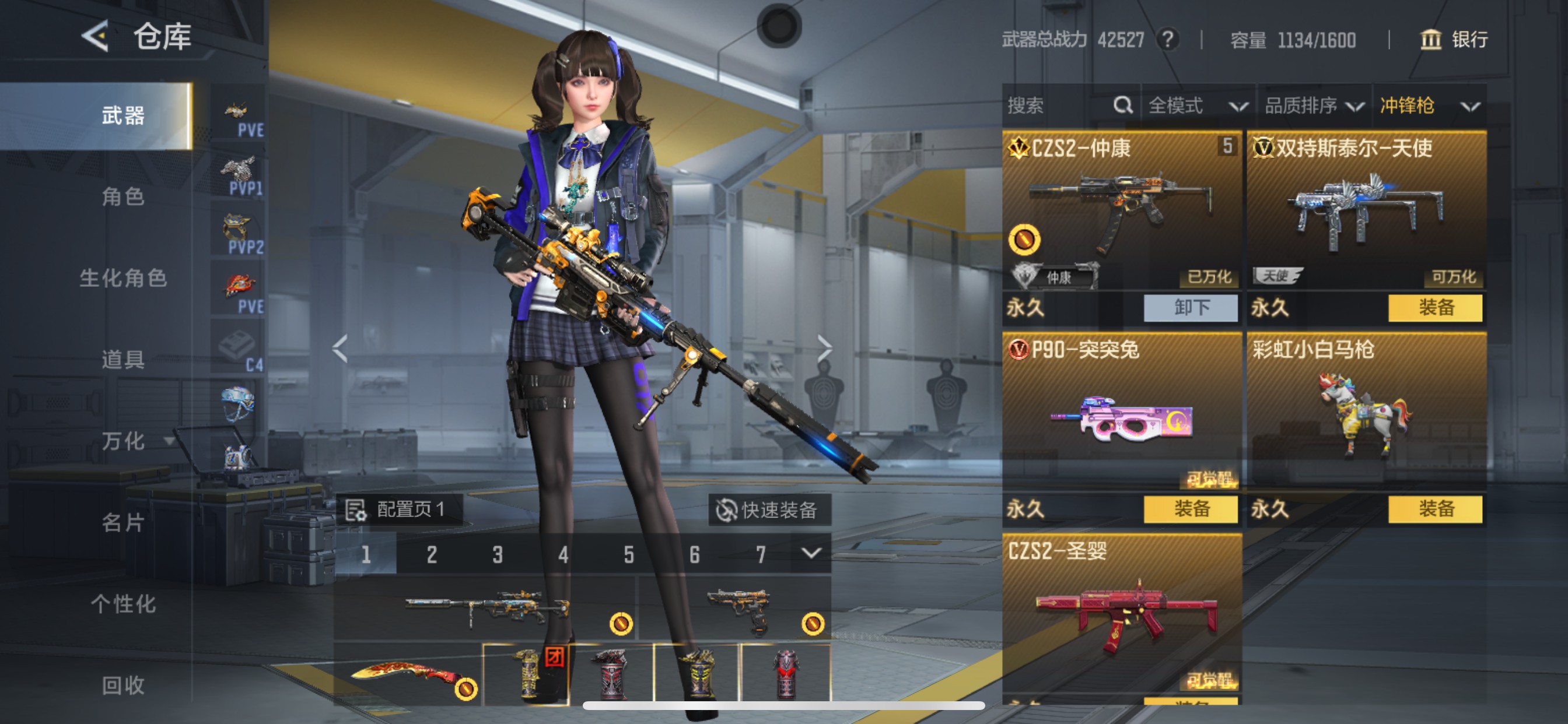Switch to 个性化 customization

[x=123, y=603]
